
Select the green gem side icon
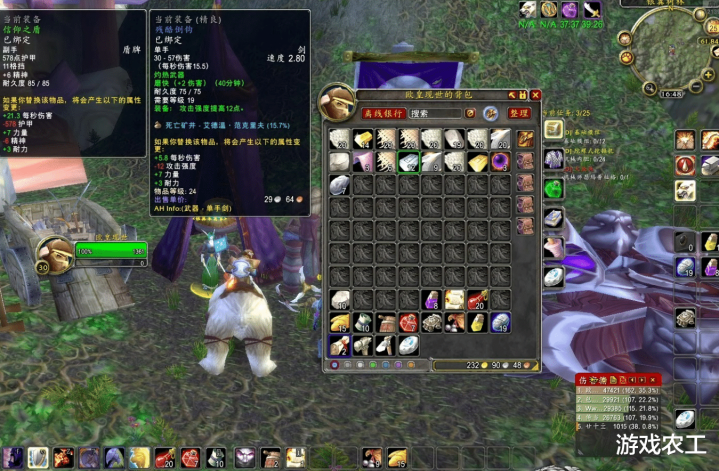pos(554,188)
